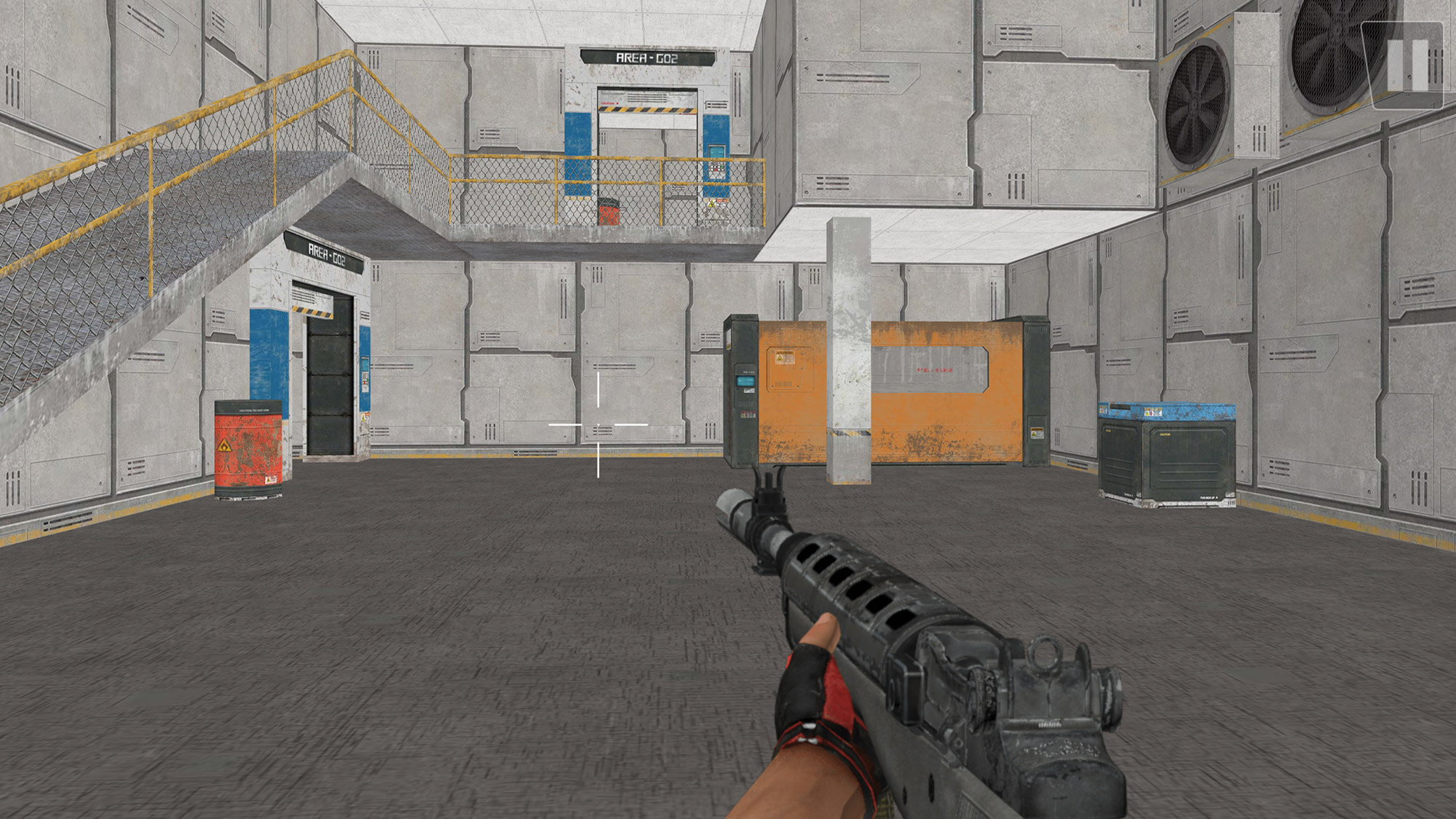This screenshot has width=1456, height=819.
Task: Click the tall concrete pillar in the room center
Action: [x=849, y=349]
